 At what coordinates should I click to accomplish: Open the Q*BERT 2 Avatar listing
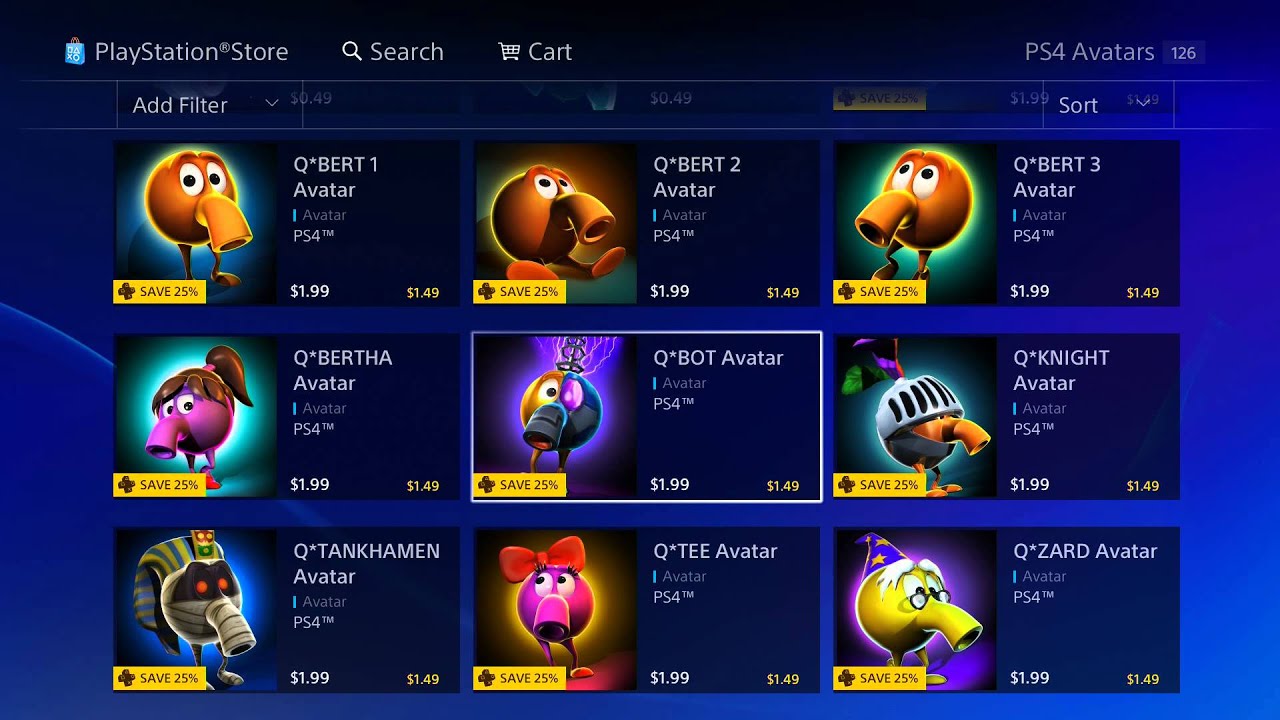[x=645, y=223]
